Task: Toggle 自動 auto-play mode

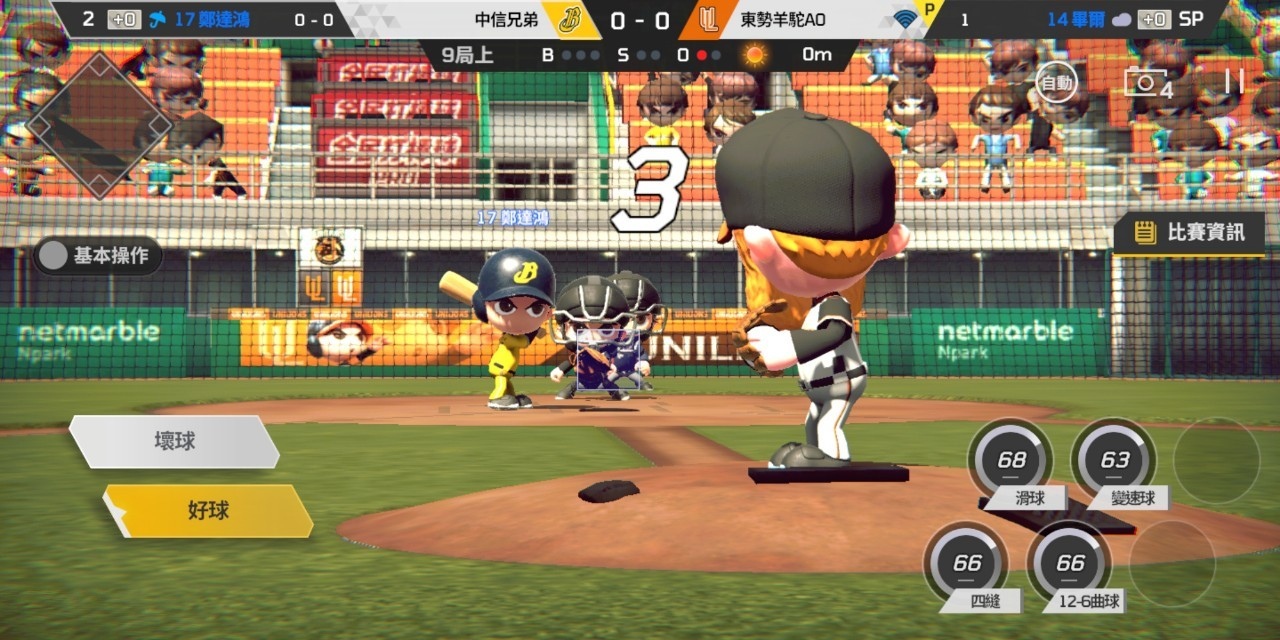Action: pyautogui.click(x=1056, y=82)
